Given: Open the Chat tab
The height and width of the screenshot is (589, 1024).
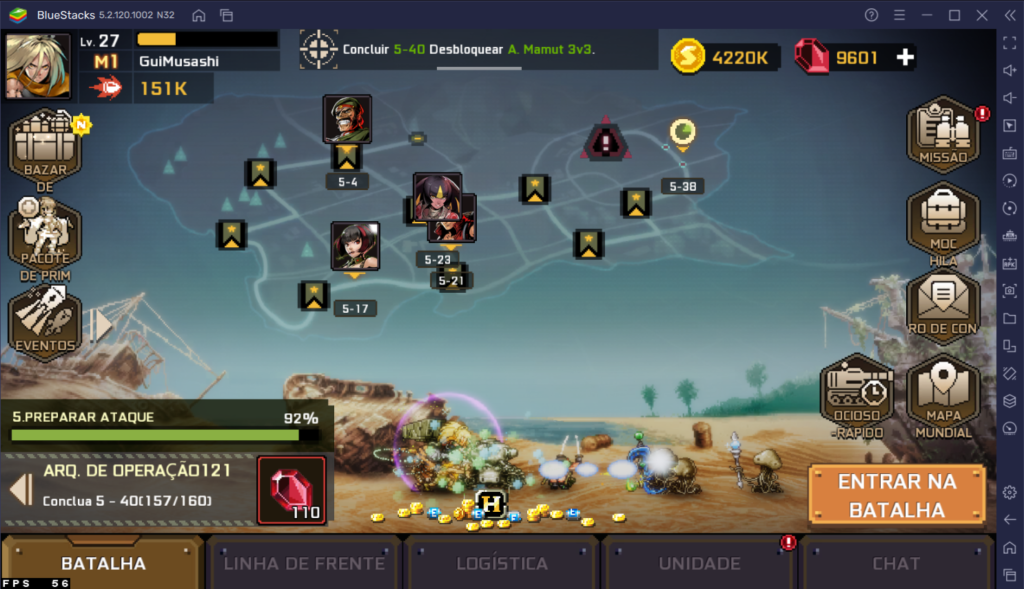Looking at the screenshot, I should click(896, 563).
